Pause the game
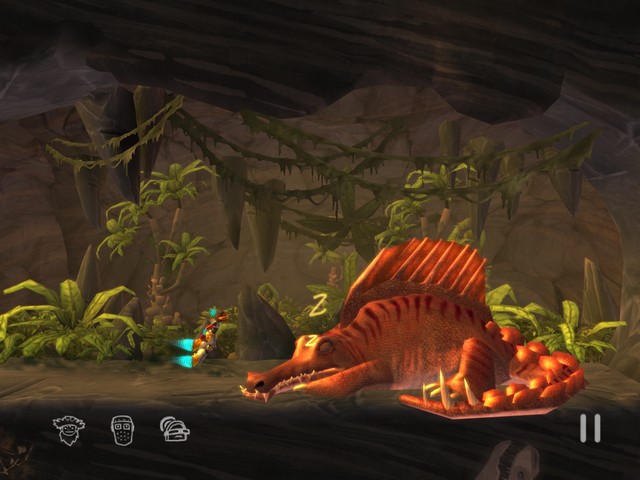This screenshot has height=480, width=640. coord(590,428)
